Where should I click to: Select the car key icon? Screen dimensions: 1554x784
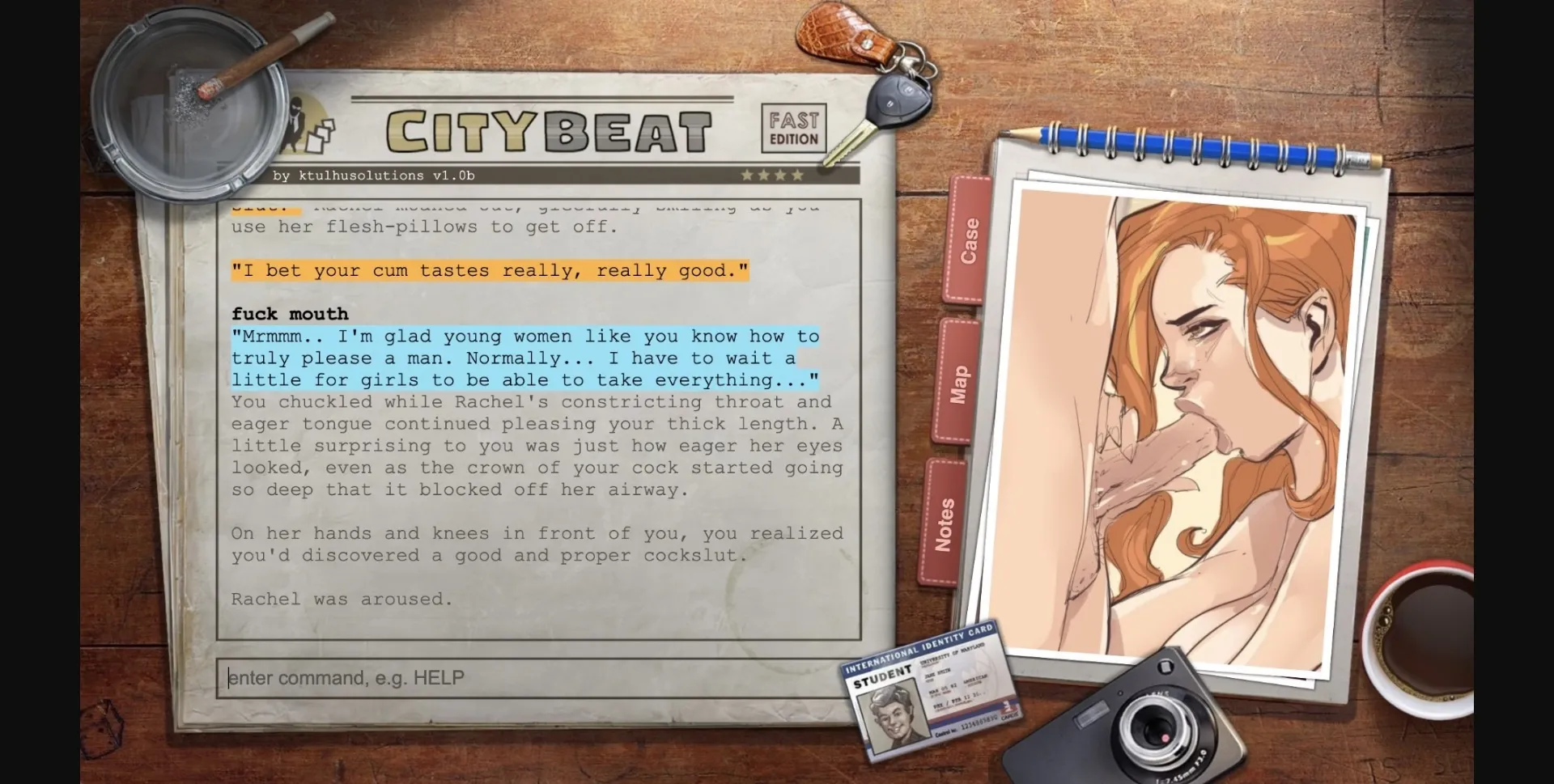click(897, 101)
